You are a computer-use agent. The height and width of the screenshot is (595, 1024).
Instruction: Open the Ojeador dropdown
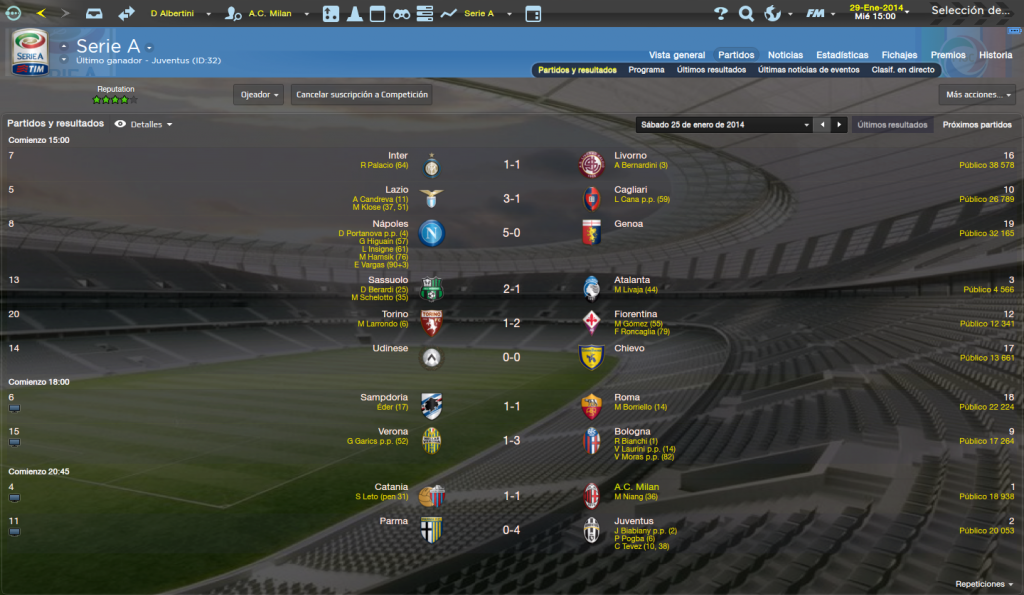pos(258,95)
